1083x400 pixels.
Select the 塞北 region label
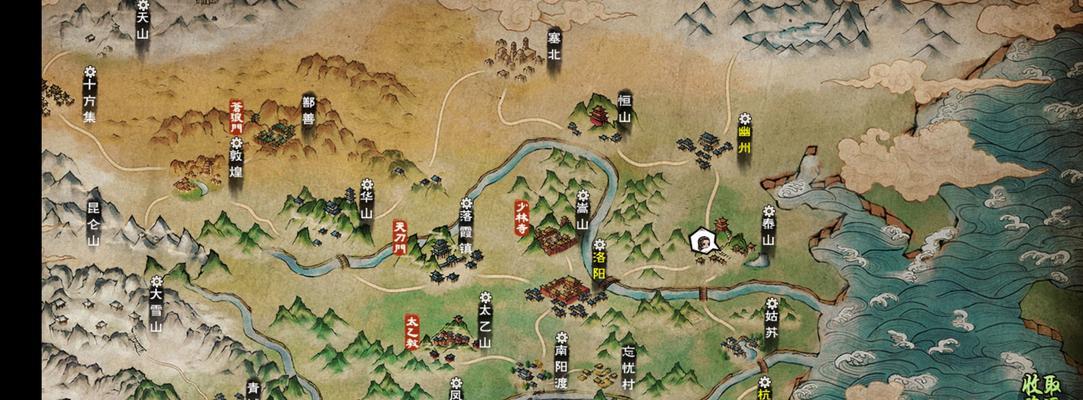coord(554,45)
